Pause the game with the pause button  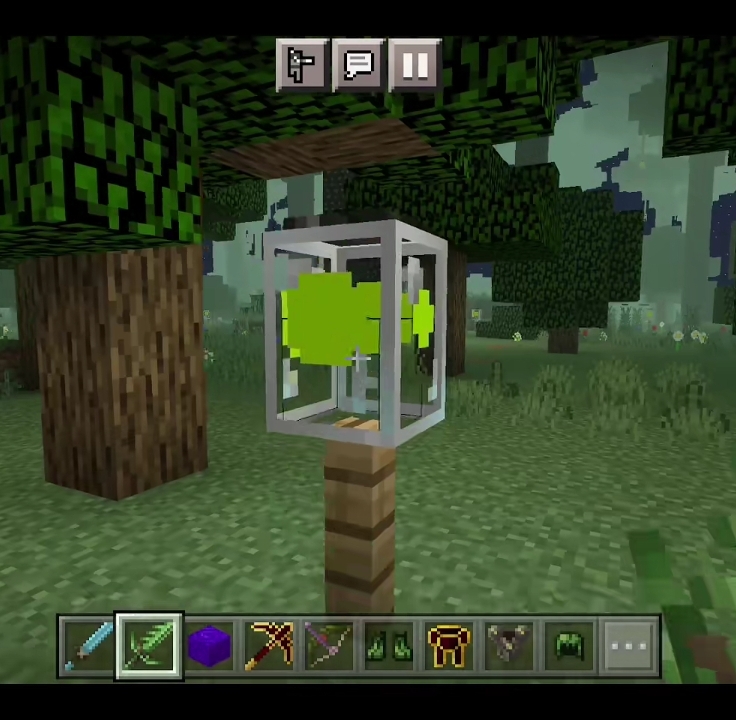pos(414,66)
